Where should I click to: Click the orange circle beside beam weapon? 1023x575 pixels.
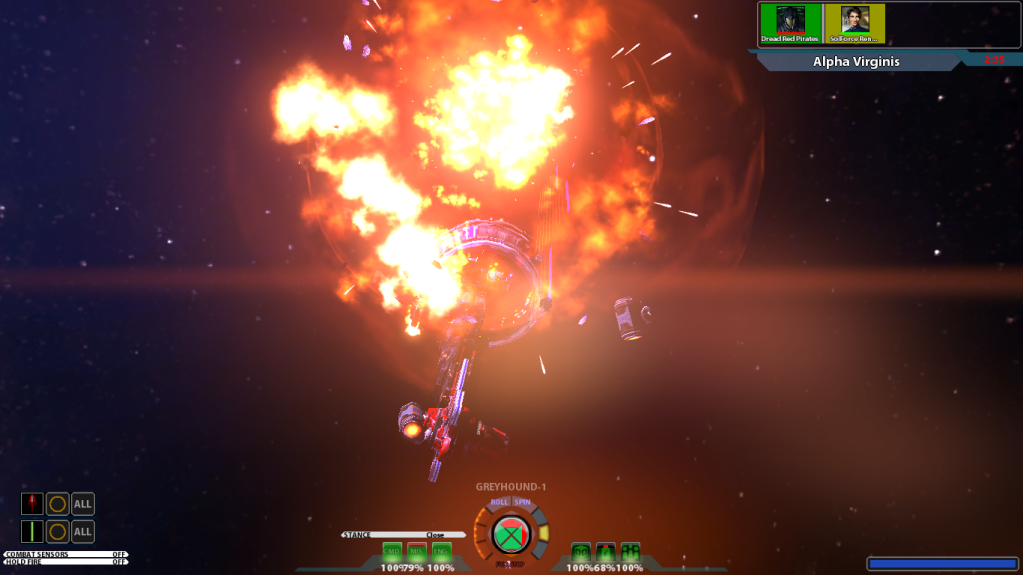coord(58,531)
